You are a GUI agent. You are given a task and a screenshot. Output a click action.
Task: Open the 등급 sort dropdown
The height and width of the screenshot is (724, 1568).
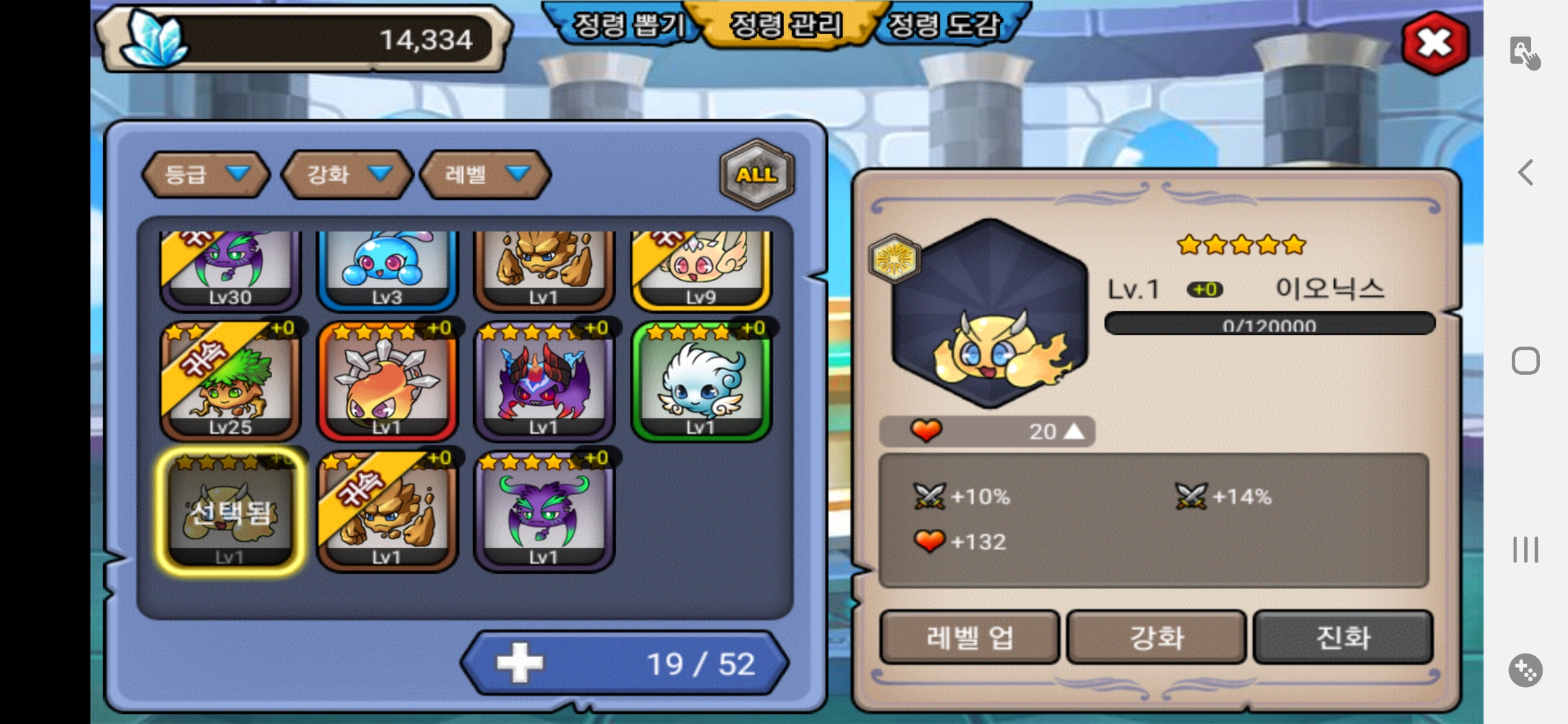[206, 174]
